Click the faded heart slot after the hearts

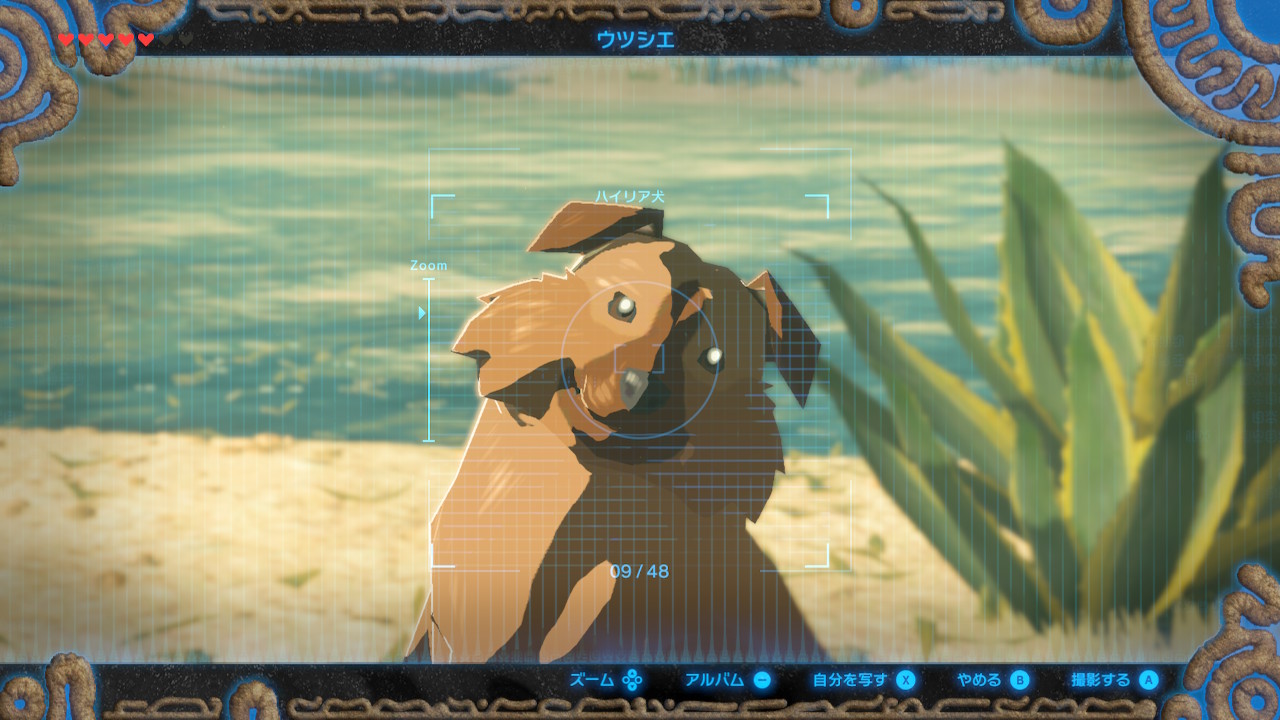tap(168, 38)
